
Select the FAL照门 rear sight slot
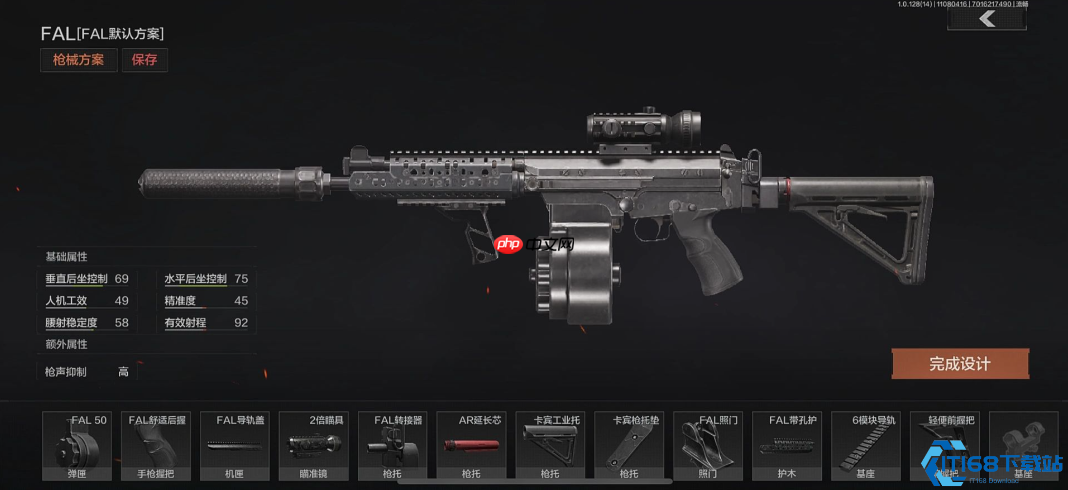pyautogui.click(x=708, y=446)
